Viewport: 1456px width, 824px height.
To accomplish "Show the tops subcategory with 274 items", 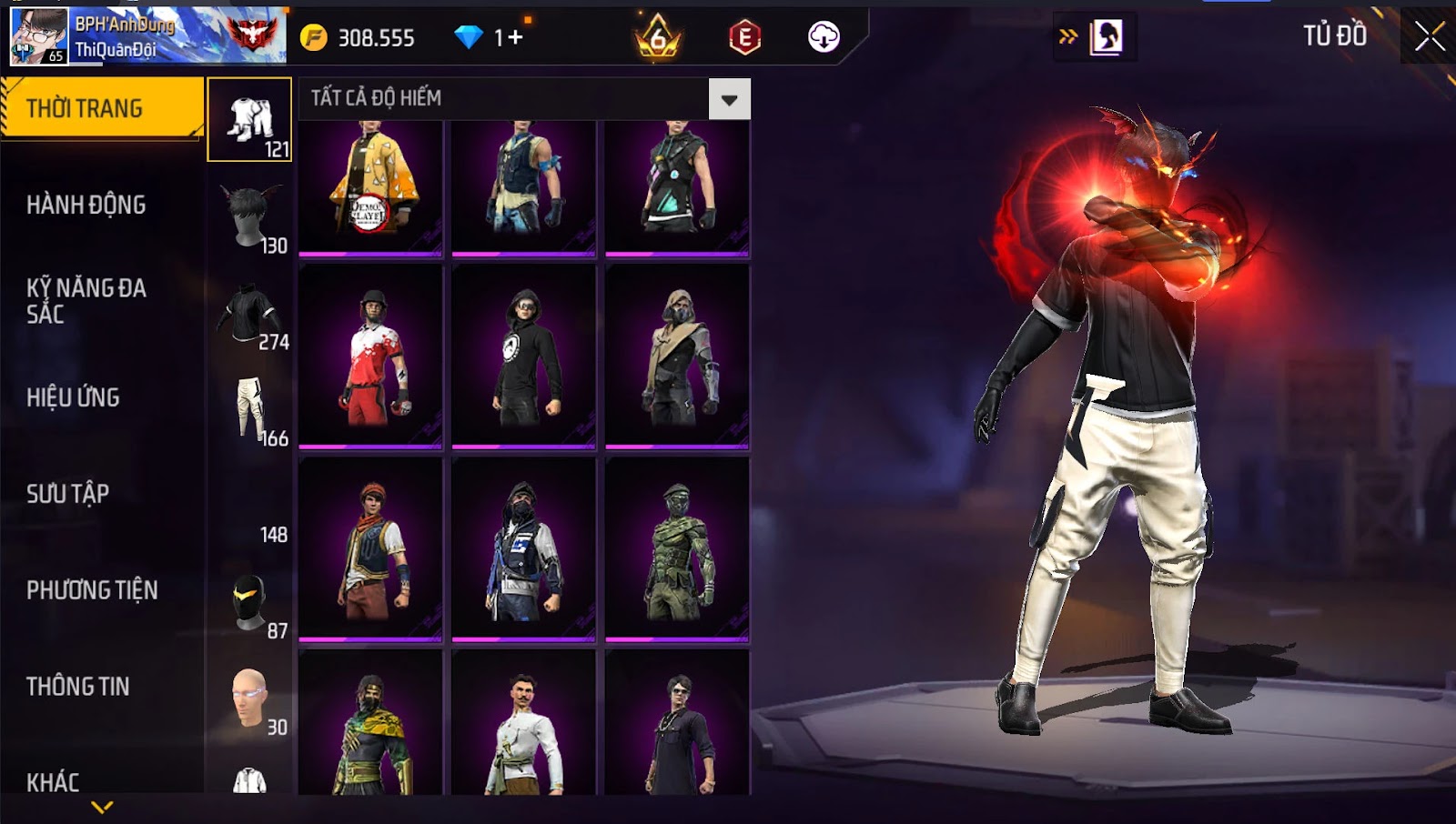I will click(250, 314).
